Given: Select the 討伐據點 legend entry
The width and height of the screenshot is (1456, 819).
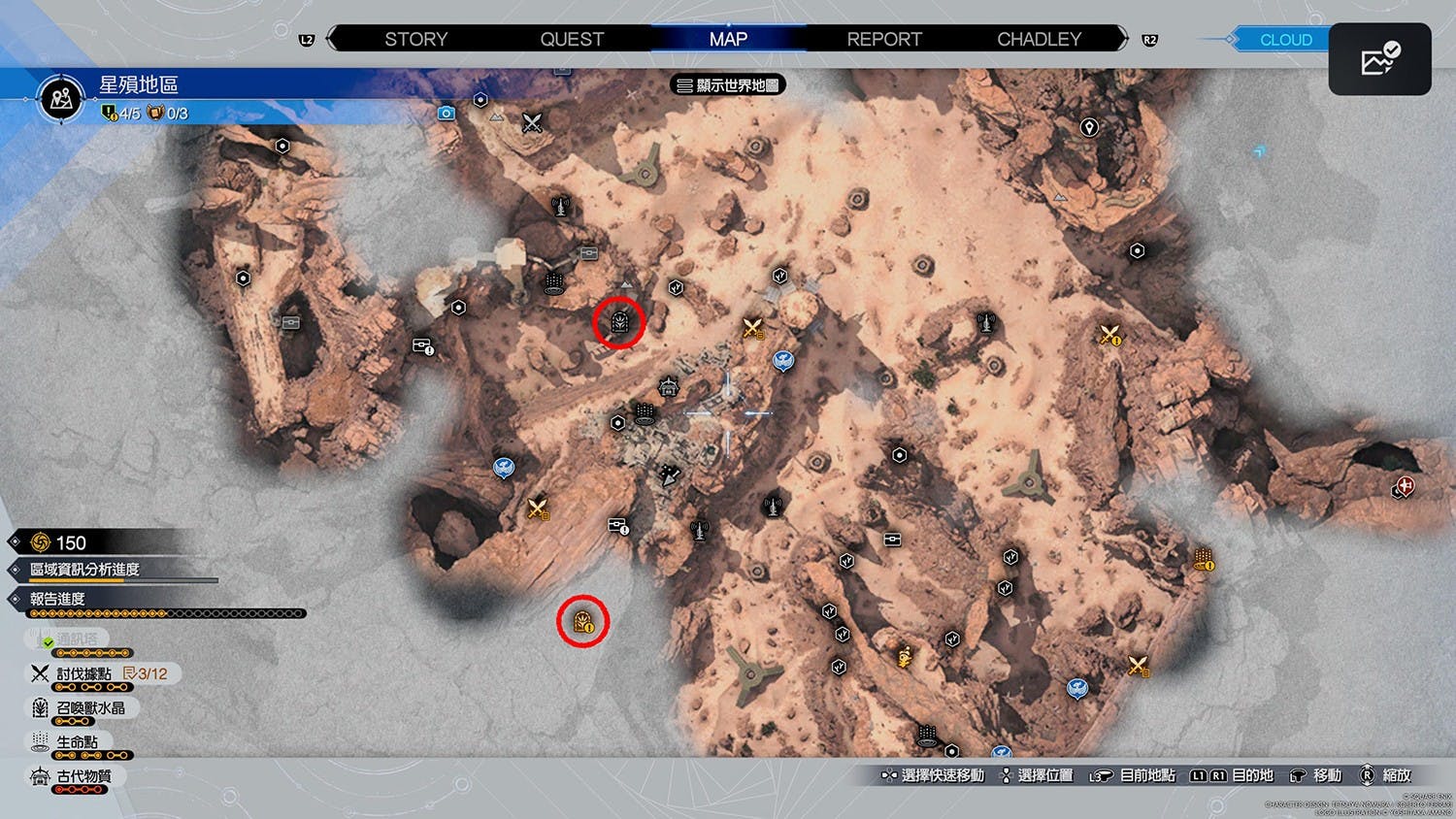Looking at the screenshot, I should click(x=83, y=673).
